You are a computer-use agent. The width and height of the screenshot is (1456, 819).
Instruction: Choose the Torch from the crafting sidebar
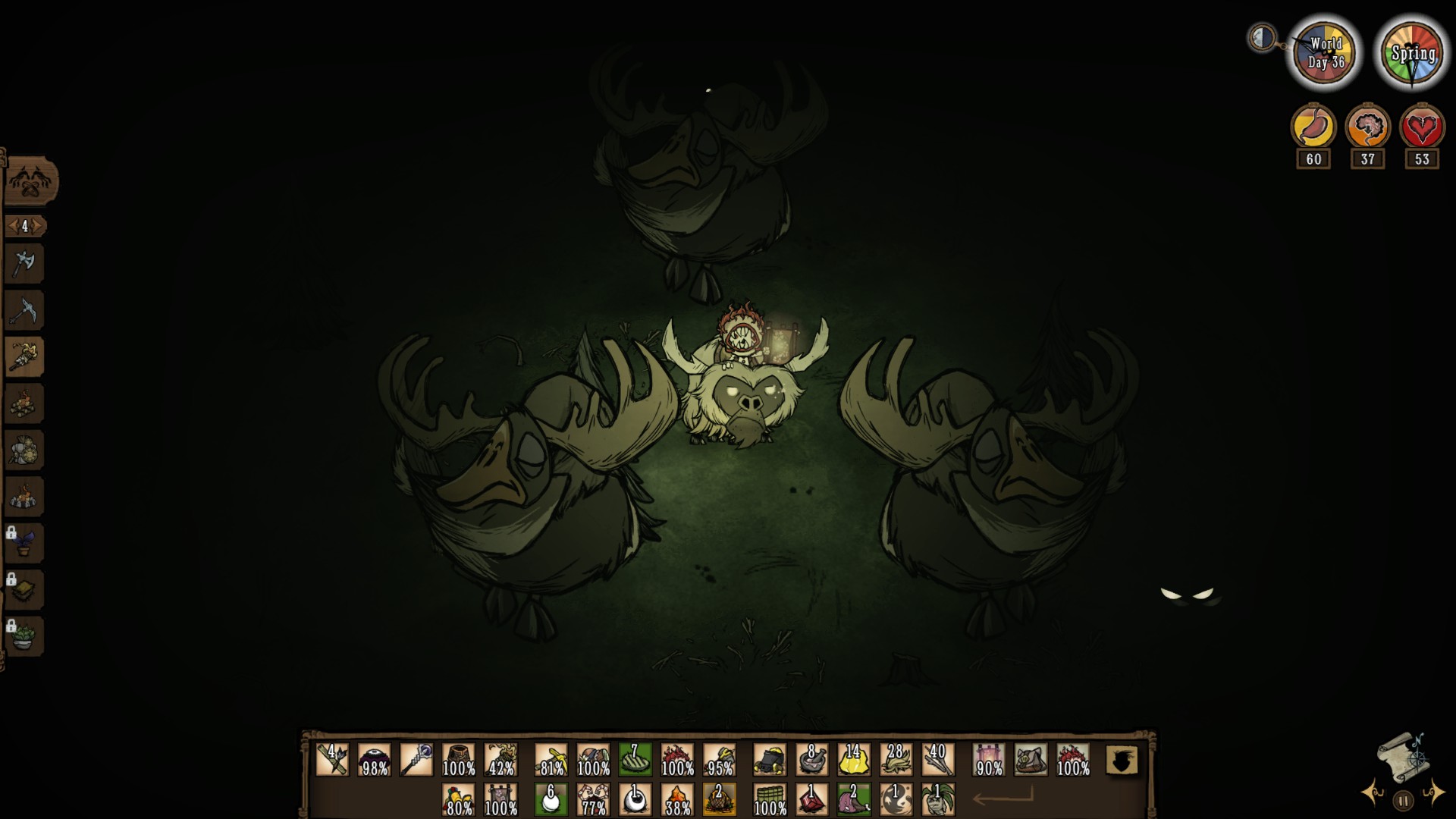click(27, 356)
